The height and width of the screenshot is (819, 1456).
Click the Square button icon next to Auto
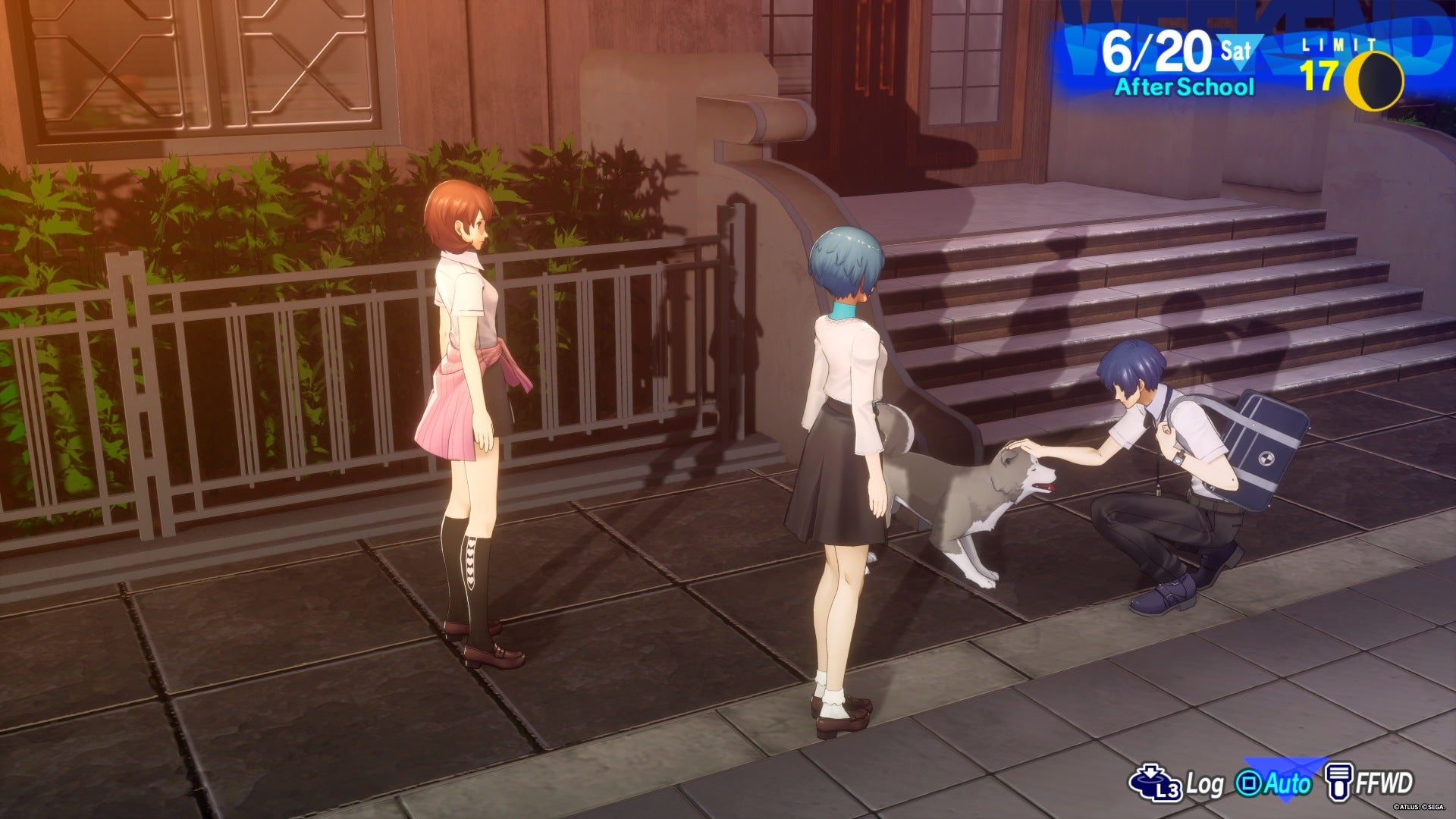pyautogui.click(x=1250, y=783)
